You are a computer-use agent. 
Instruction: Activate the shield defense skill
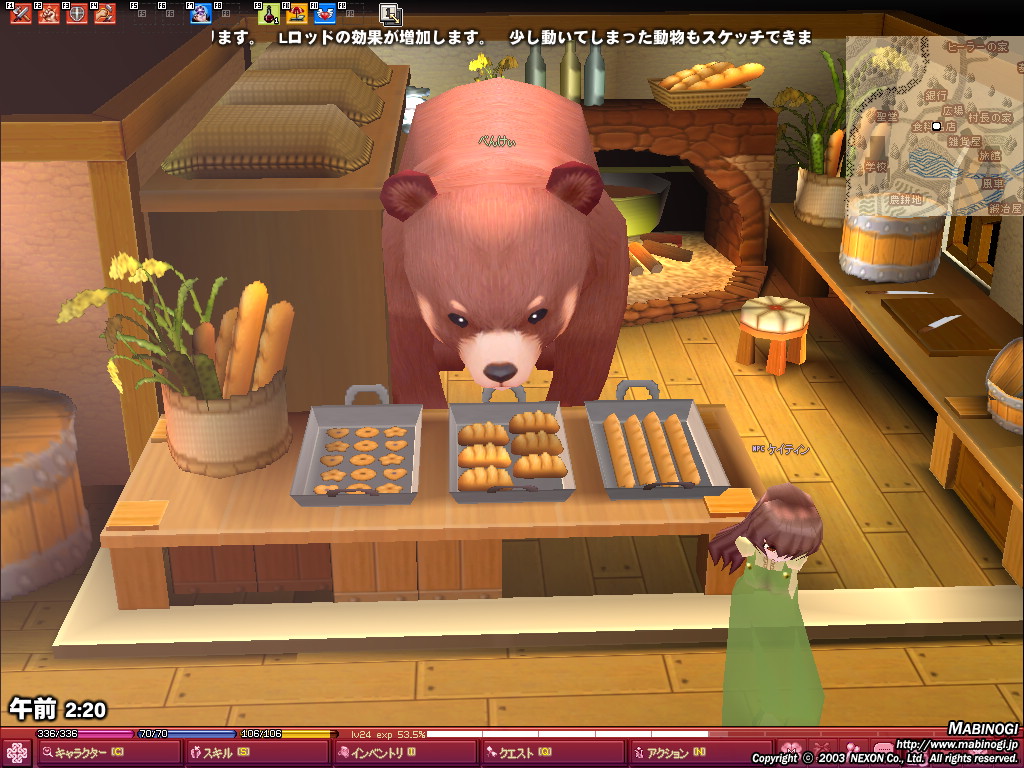tap(76, 14)
